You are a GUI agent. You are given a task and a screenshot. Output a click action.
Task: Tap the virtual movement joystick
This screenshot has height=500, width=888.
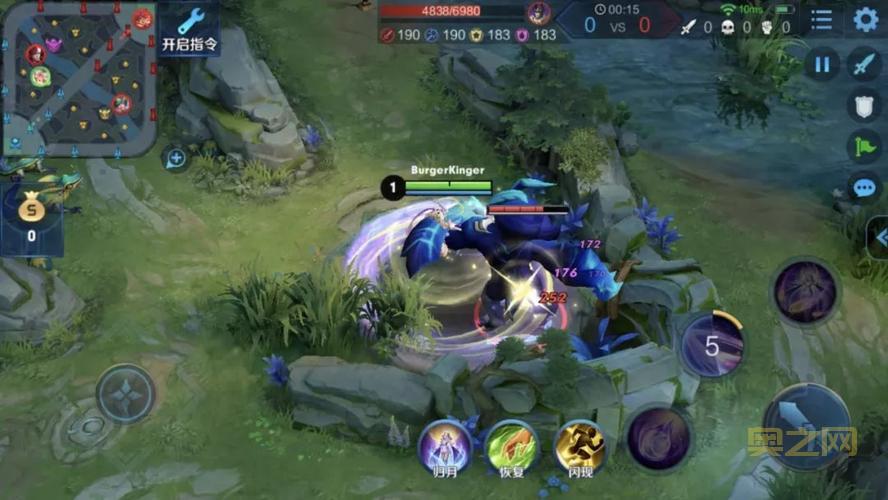tap(126, 394)
